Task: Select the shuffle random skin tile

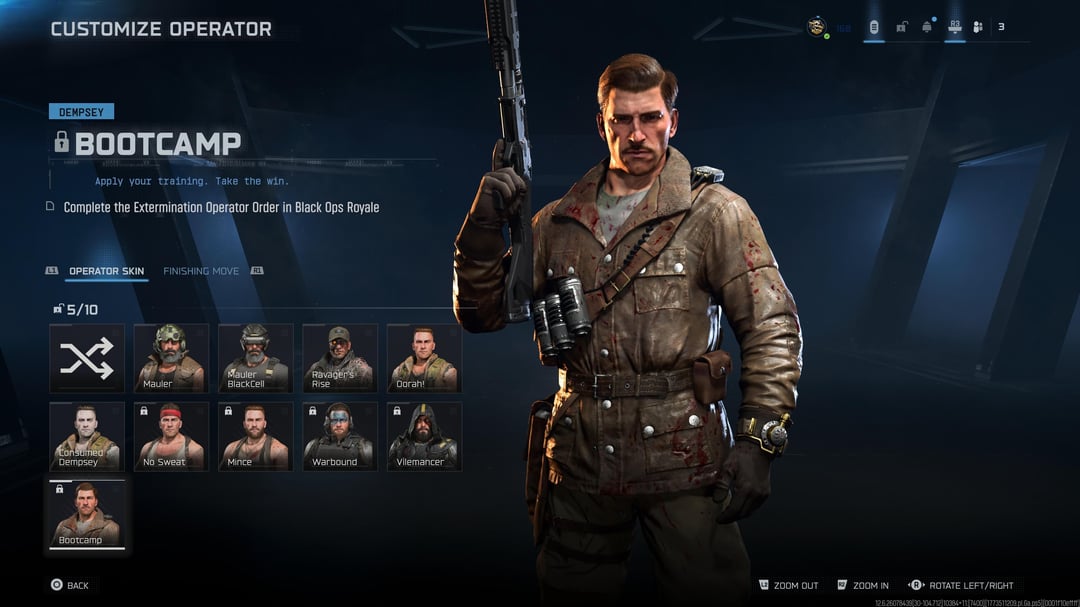Action: click(x=87, y=357)
